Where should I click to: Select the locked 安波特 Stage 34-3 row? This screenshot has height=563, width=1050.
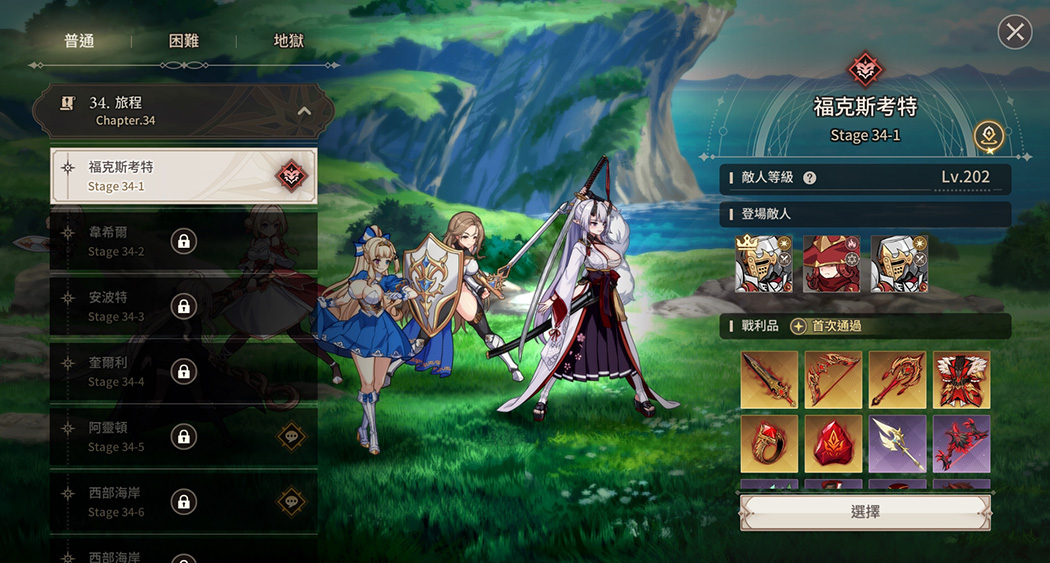click(x=183, y=306)
